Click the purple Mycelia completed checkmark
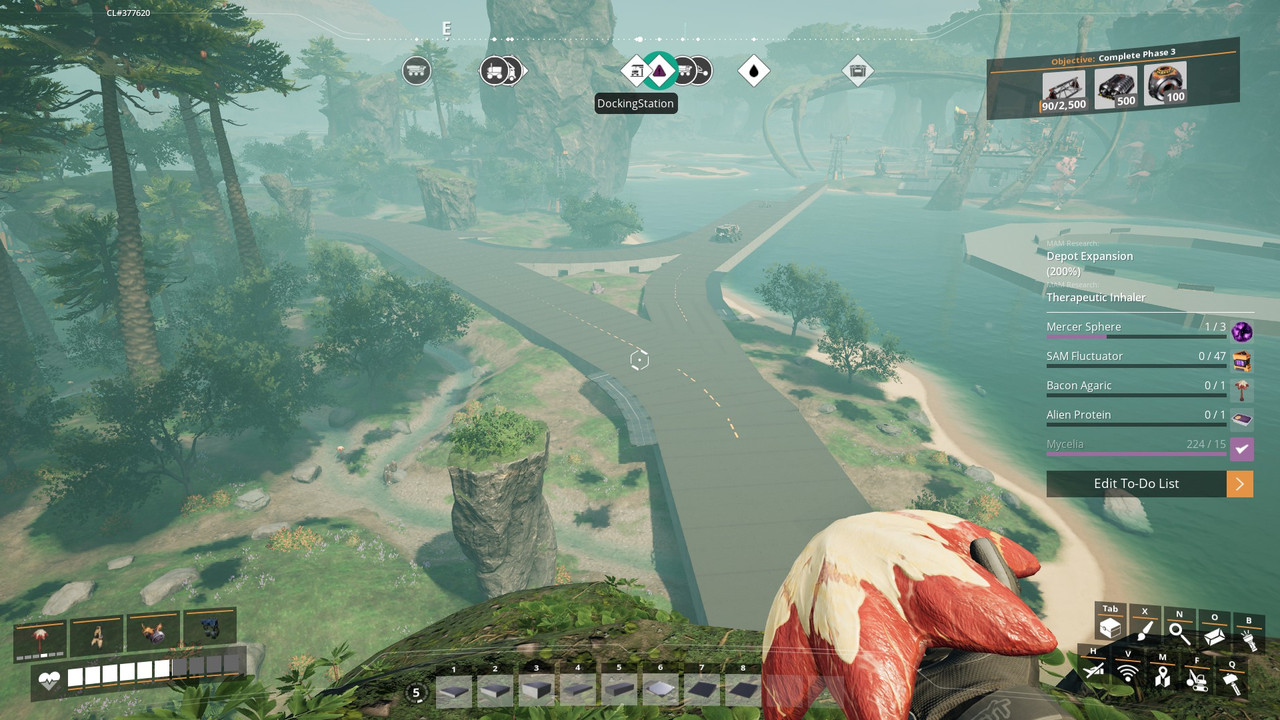1280x720 pixels. [x=1242, y=449]
